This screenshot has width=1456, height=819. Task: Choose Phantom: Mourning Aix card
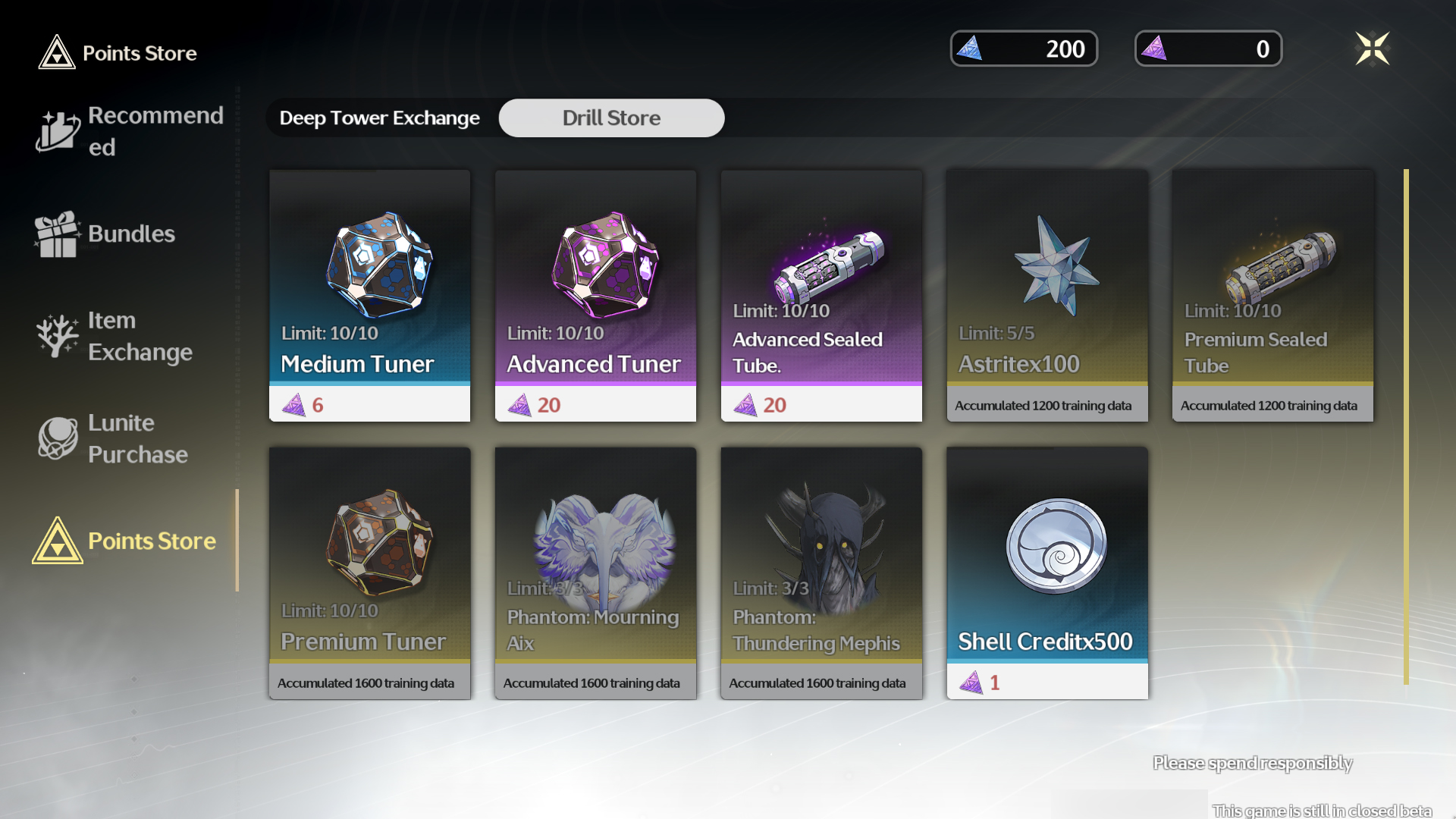point(595,573)
